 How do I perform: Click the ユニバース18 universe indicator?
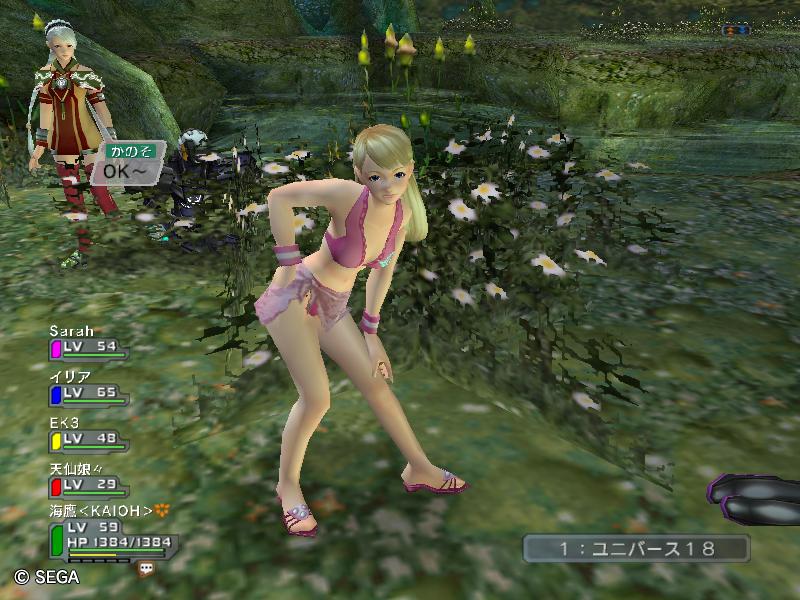click(635, 548)
